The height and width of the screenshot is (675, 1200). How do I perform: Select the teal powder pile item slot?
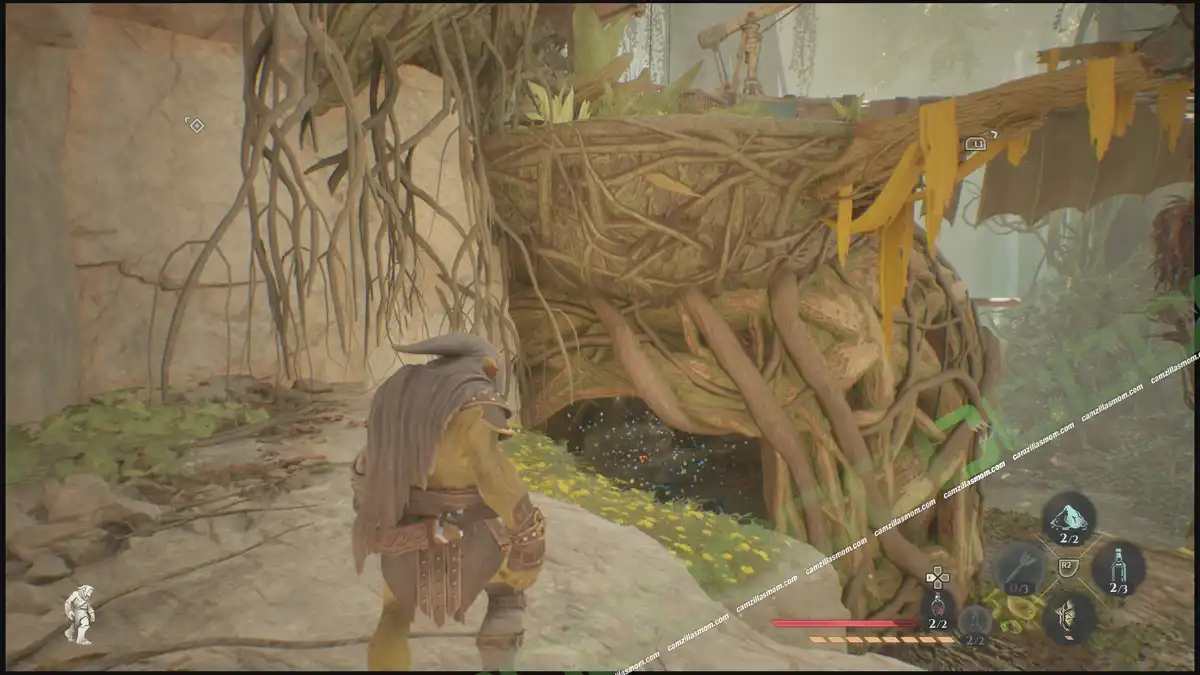(1068, 517)
